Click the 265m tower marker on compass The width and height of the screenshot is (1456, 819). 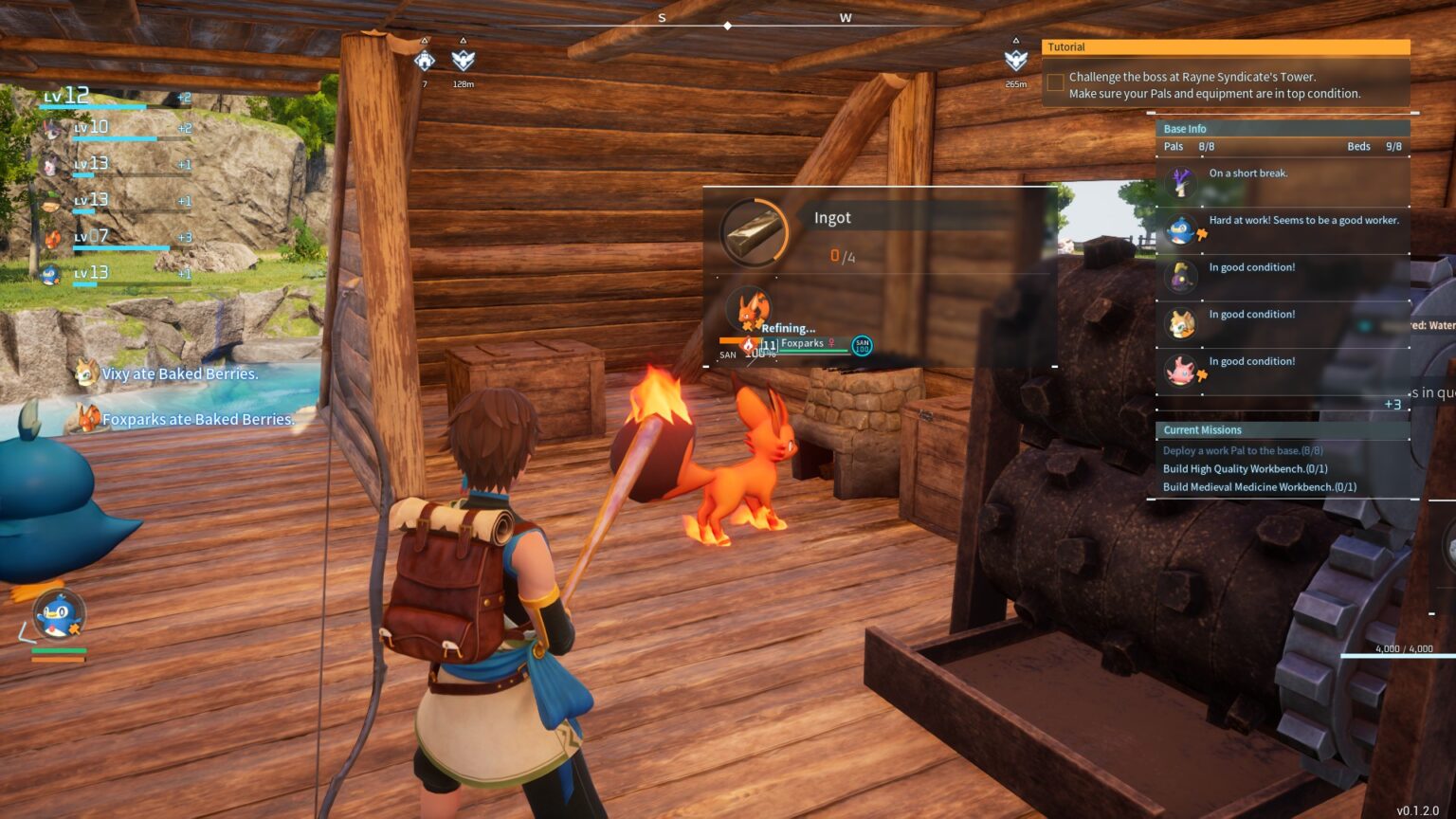1015,61
